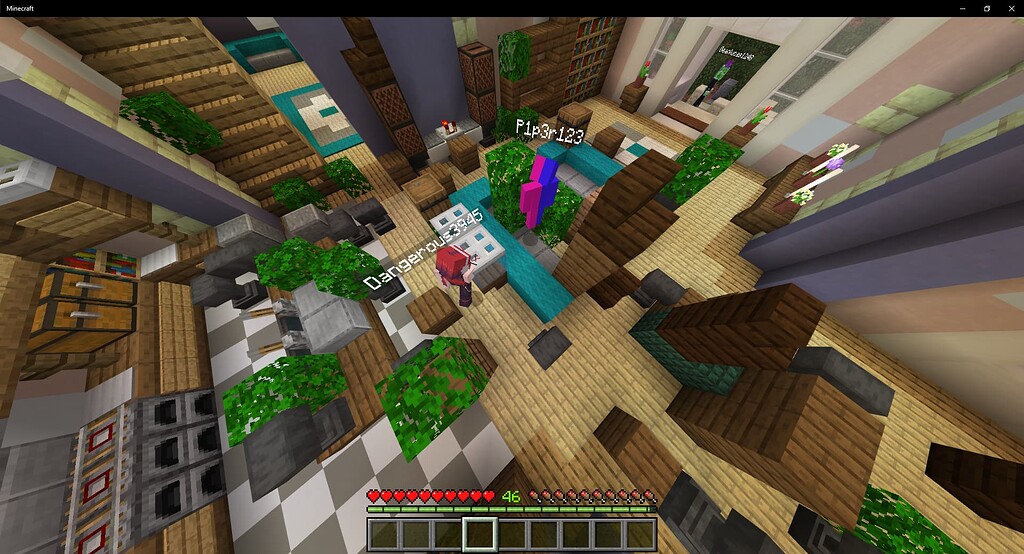Restore down the Minecraft window
Screen dimensions: 1024x554
coord(987,8)
